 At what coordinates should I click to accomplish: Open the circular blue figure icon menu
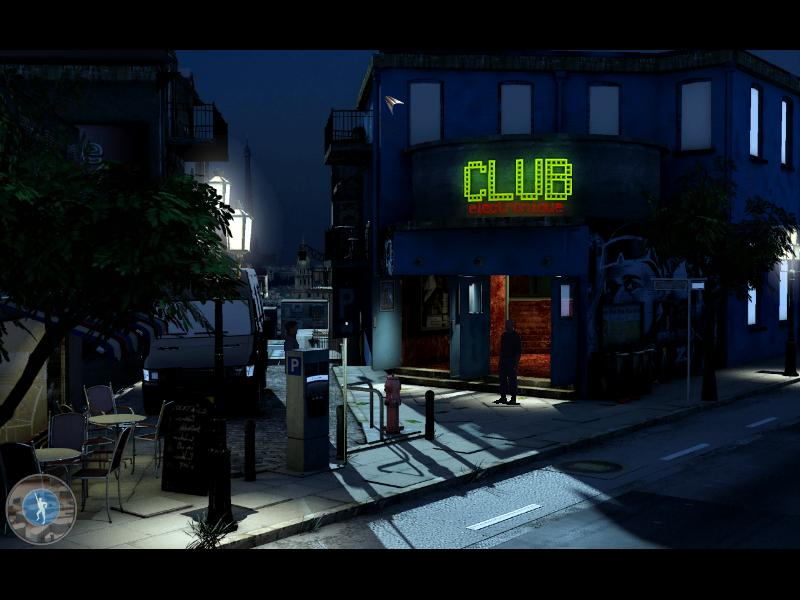coord(40,508)
